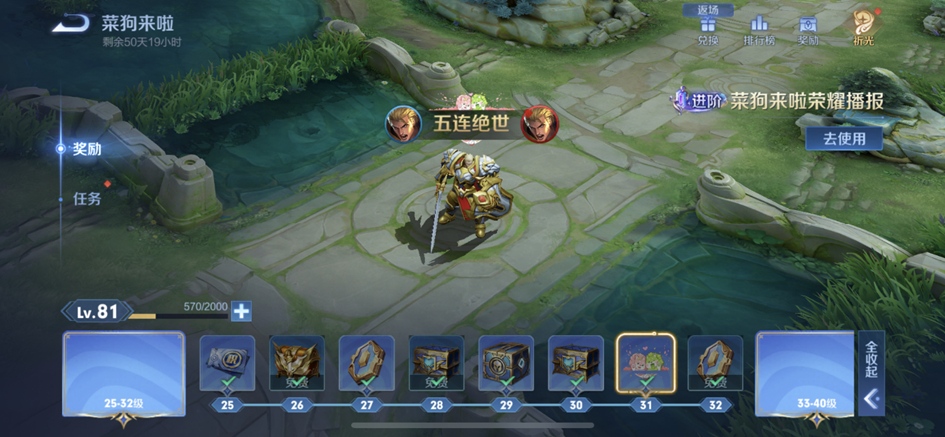
Task: Switch to the 任务 tab
Action: [x=87, y=198]
